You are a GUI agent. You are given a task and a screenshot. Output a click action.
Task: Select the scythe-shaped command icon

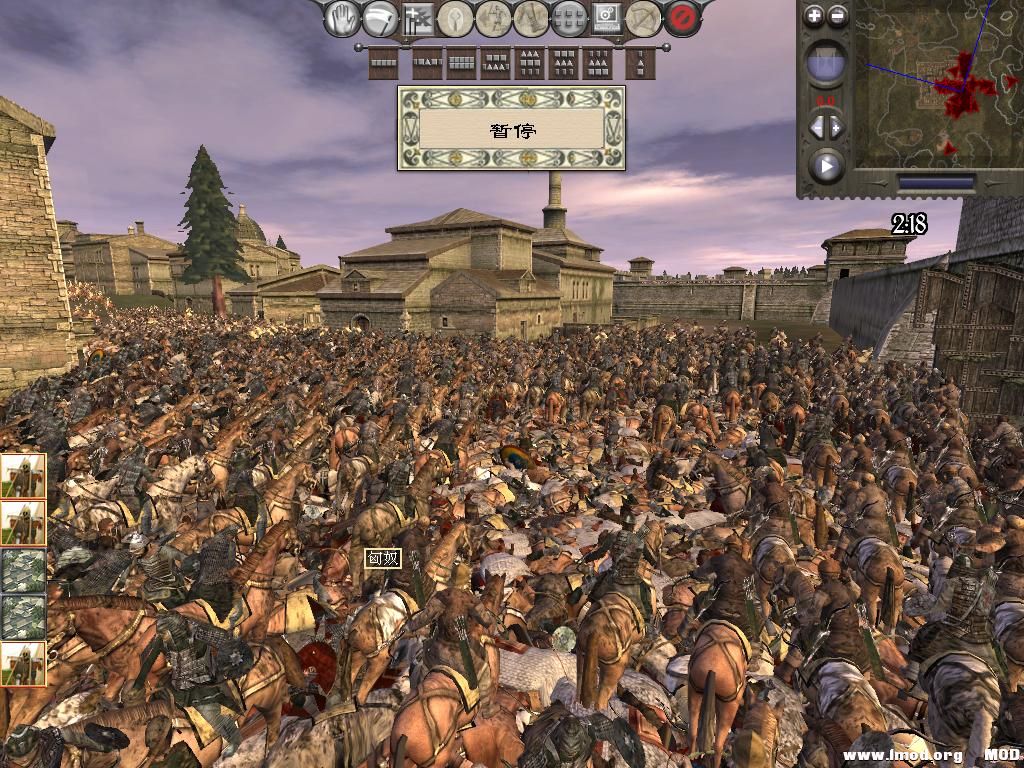[380, 18]
